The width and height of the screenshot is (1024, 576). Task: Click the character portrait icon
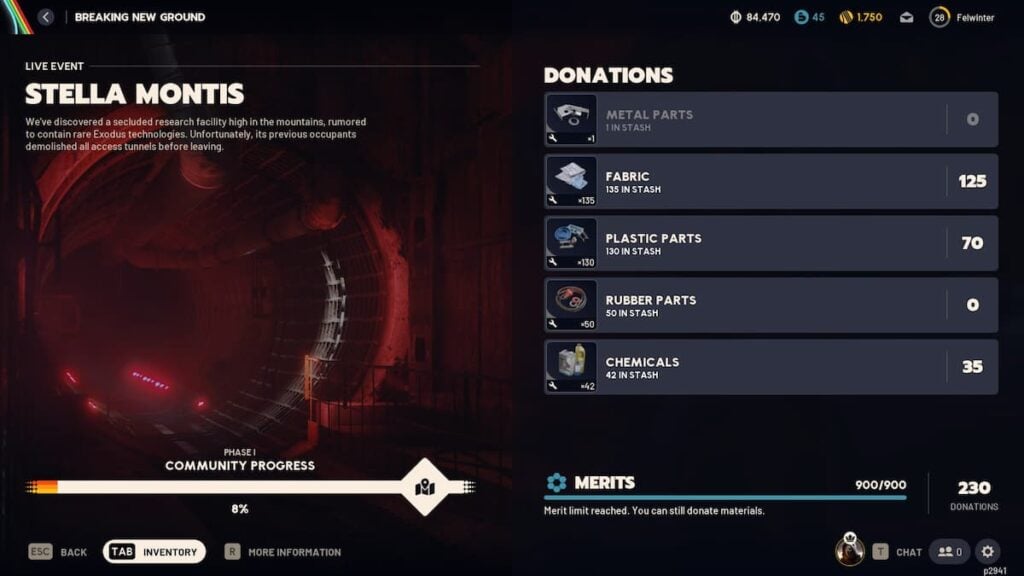[851, 550]
